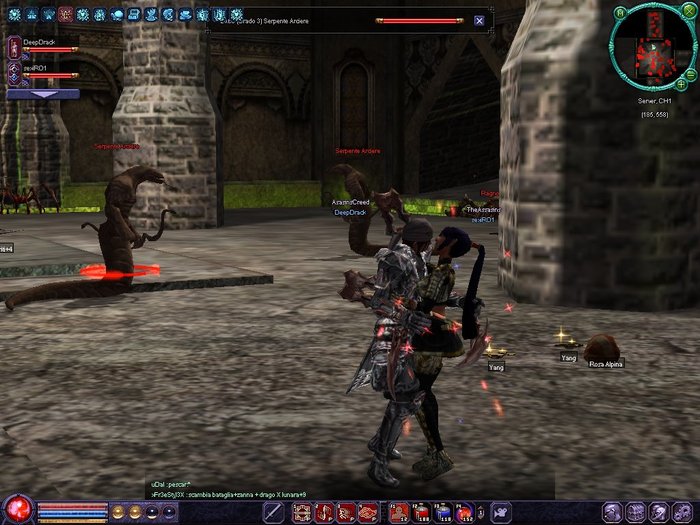Open the helmet character status button
Screen dimensions: 700x525
[x=613, y=512]
